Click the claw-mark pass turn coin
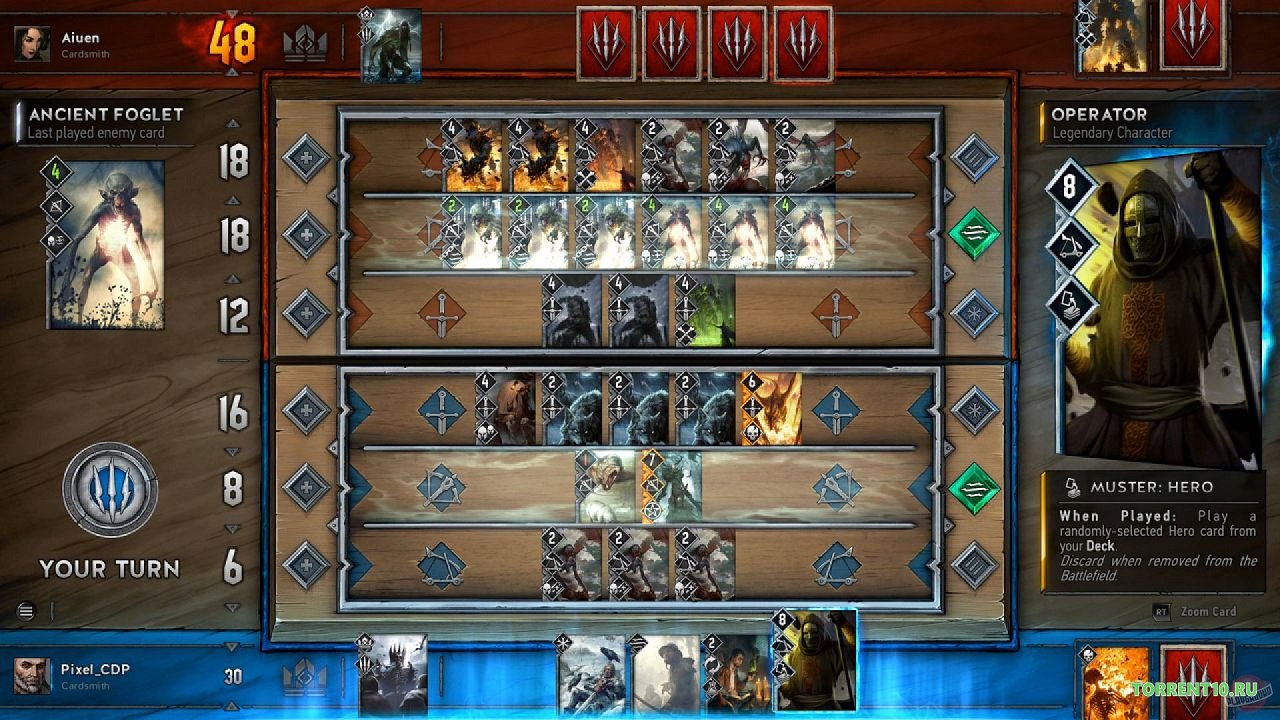 click(x=109, y=490)
